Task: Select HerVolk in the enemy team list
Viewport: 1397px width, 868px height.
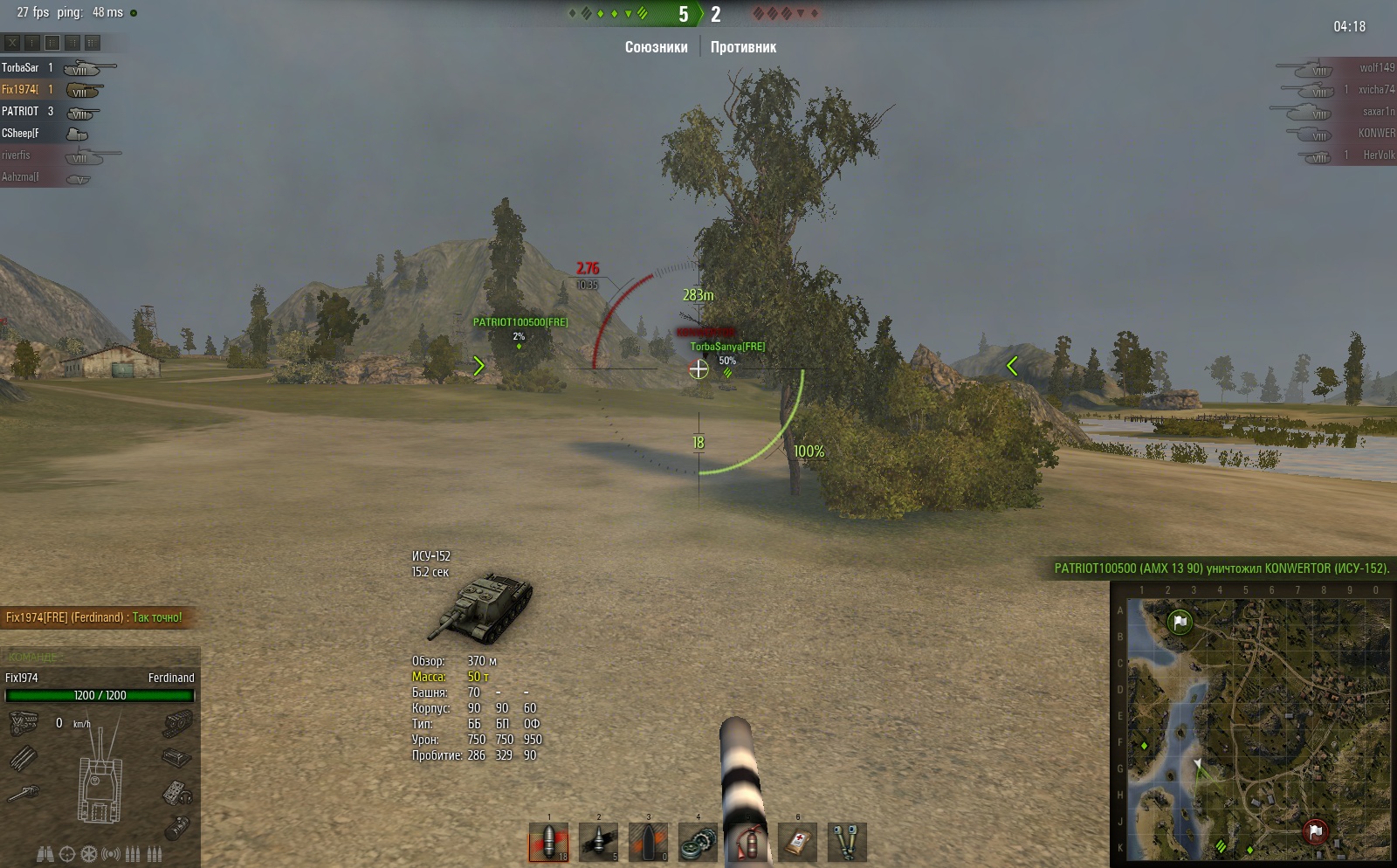Action: 1378,155
